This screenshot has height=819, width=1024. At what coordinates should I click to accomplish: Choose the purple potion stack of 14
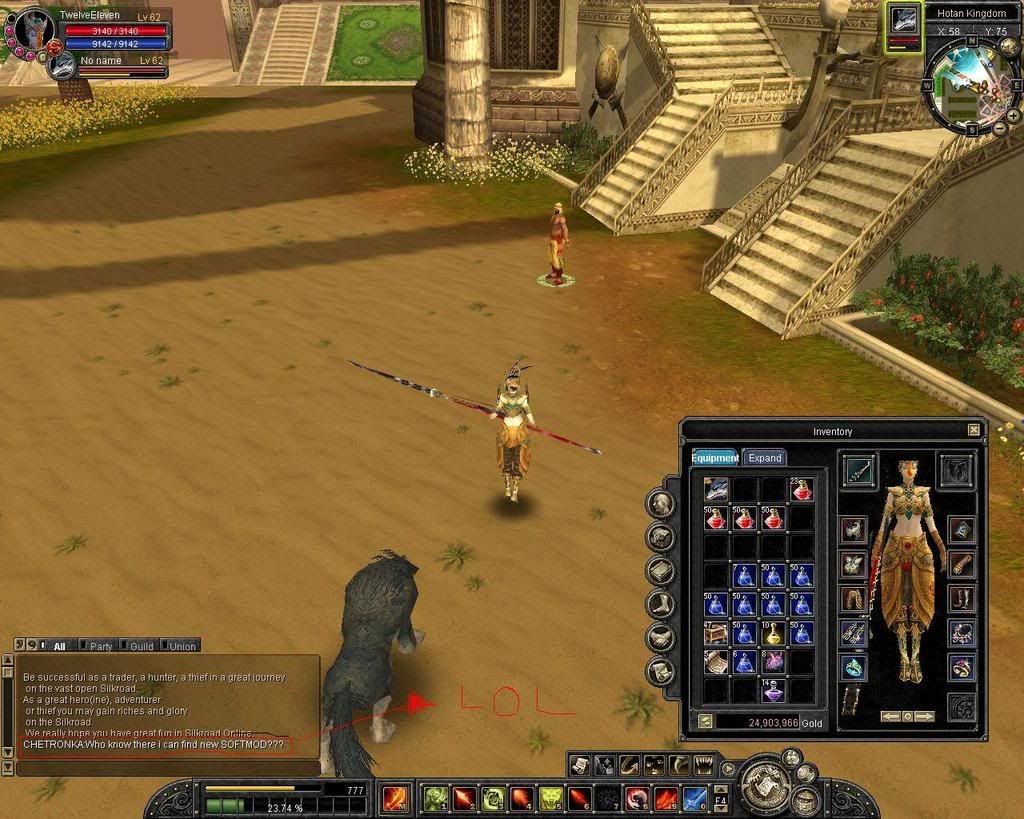[x=772, y=690]
